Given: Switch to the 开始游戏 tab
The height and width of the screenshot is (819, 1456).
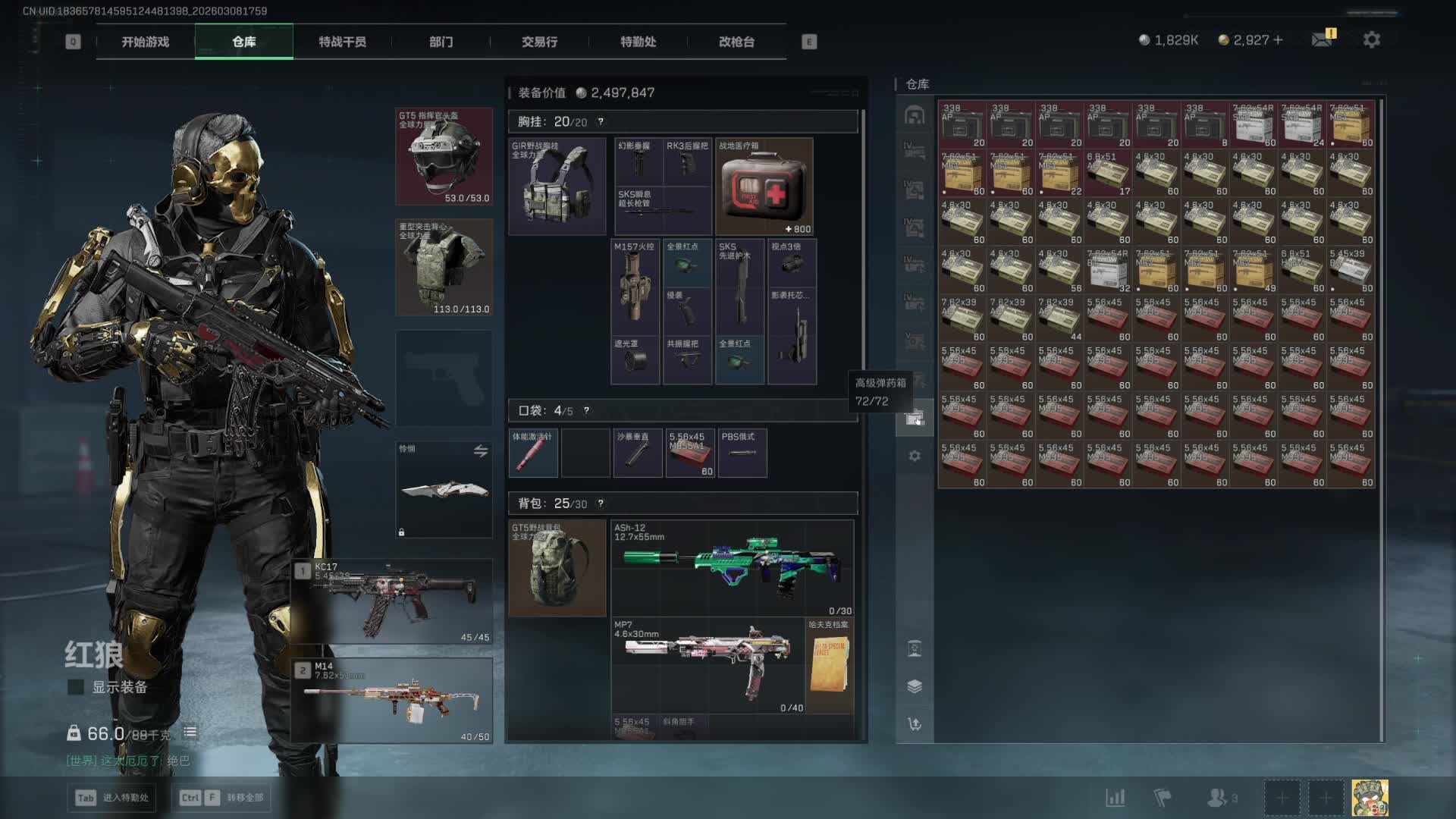Looking at the screenshot, I should tap(145, 42).
